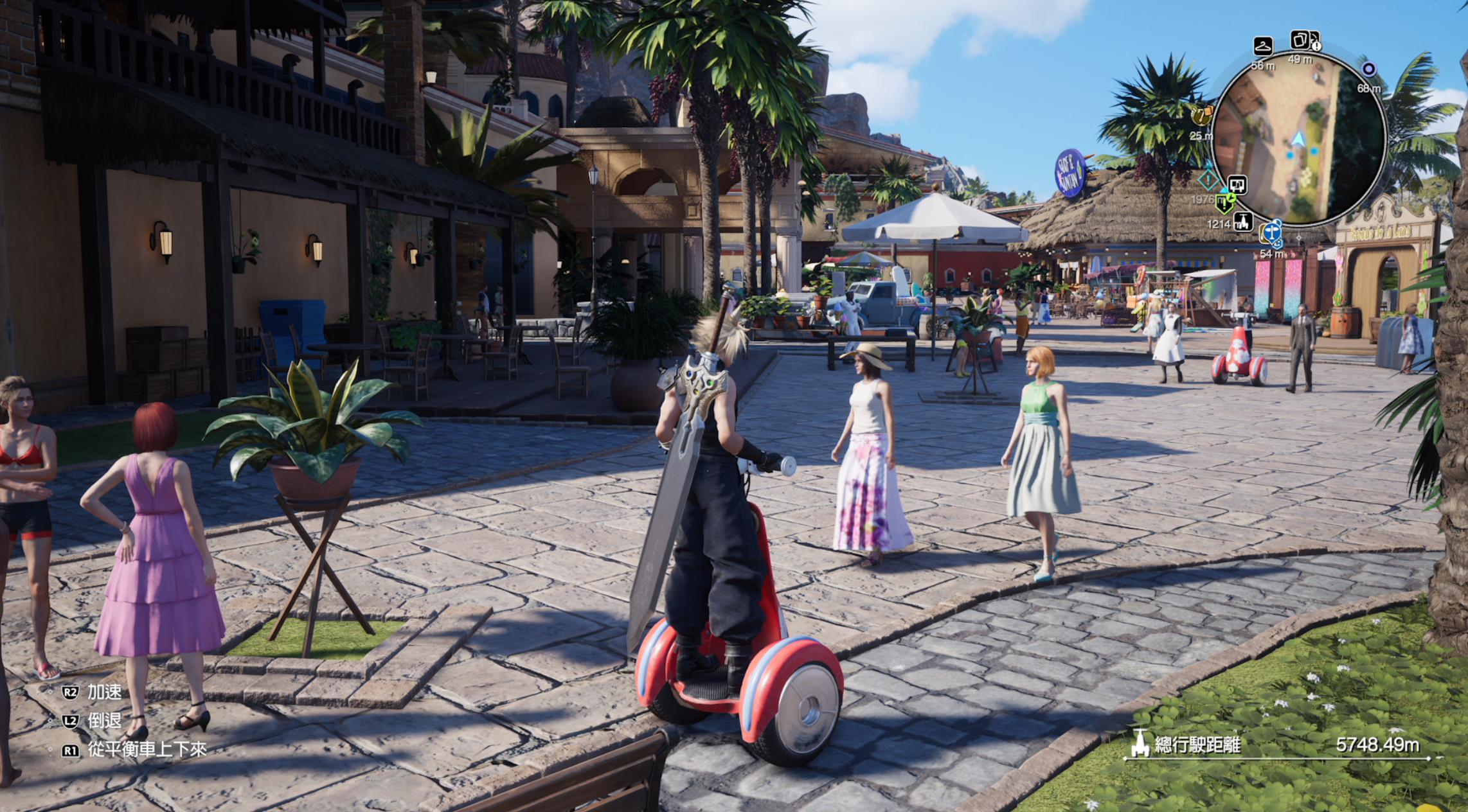Select the benches rest-stop marker on minimap
Screen dimensions: 1468x812
[1237, 186]
